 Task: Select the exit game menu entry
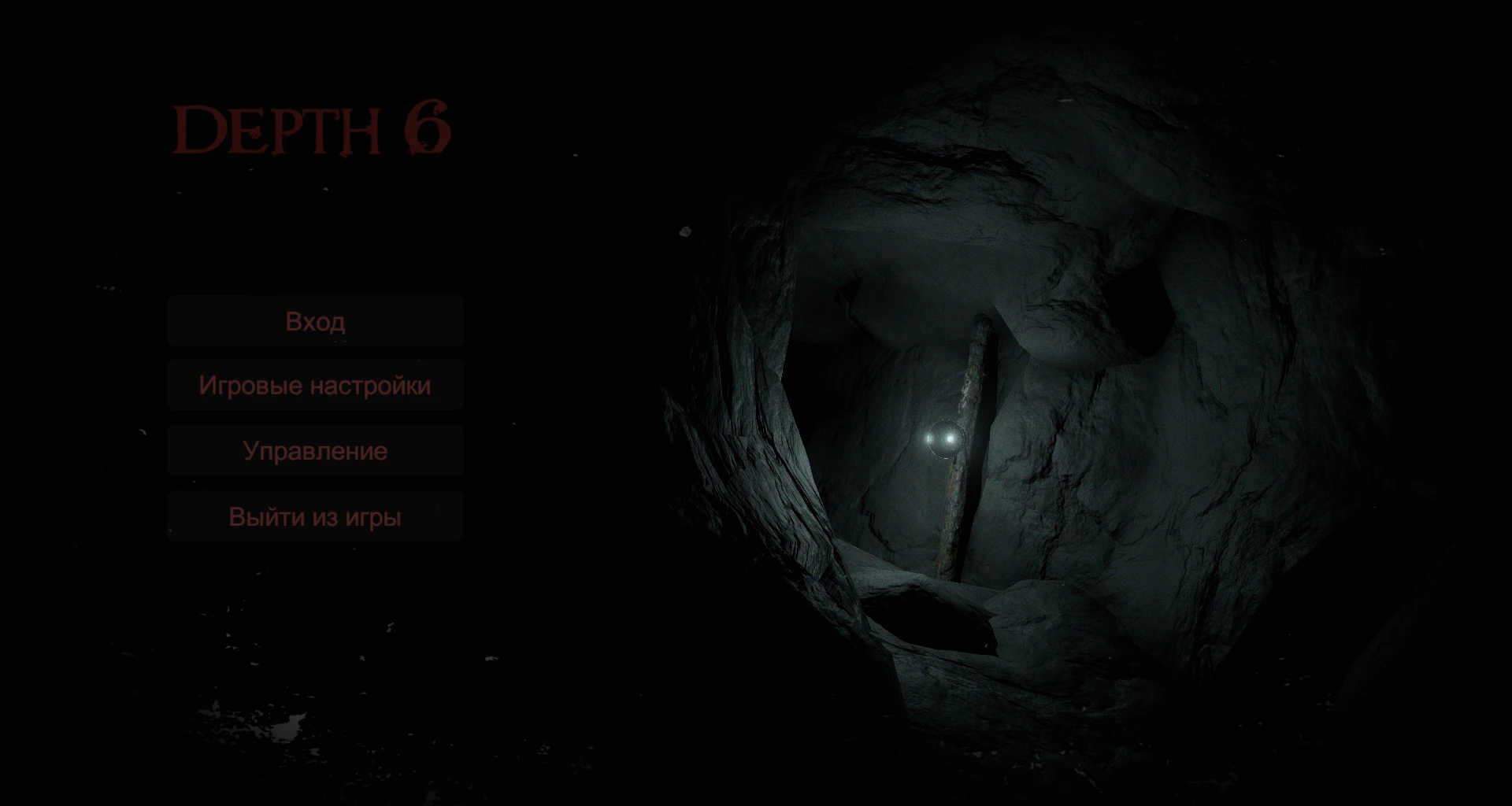(315, 516)
